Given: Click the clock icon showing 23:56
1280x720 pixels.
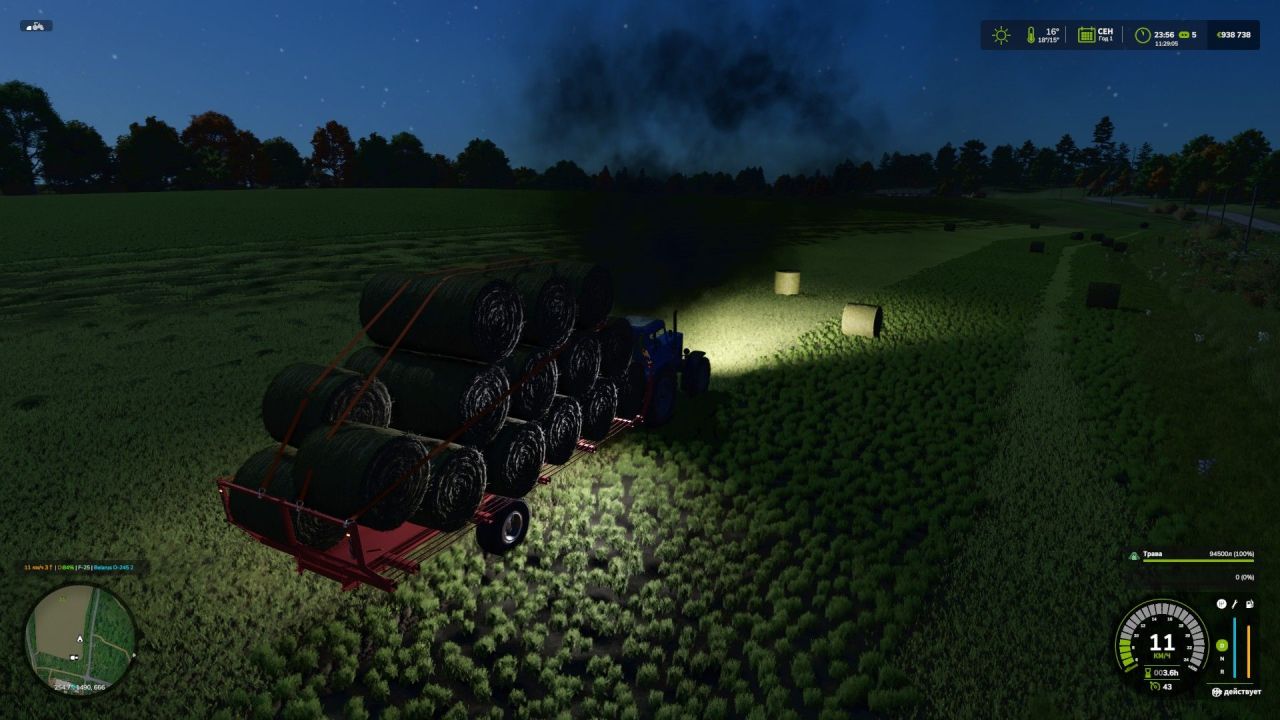Looking at the screenshot, I should pyautogui.click(x=1142, y=33).
